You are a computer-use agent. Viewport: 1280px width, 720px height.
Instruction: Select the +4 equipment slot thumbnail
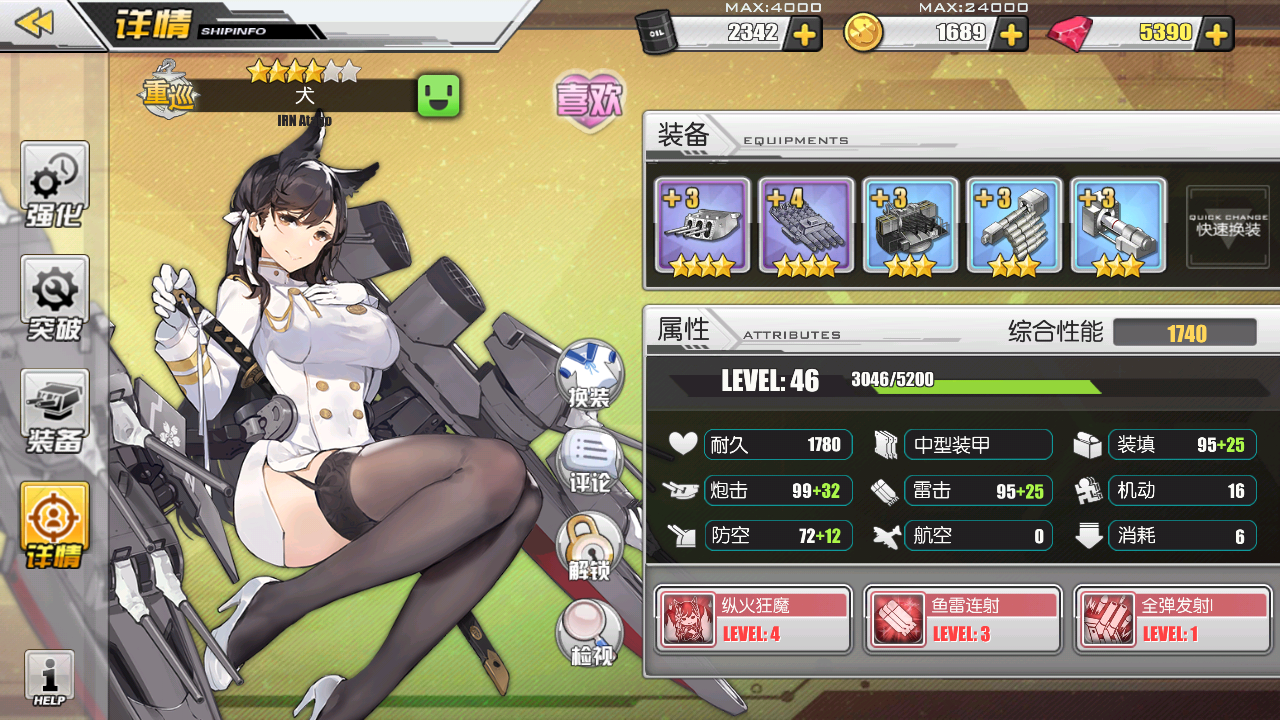806,224
